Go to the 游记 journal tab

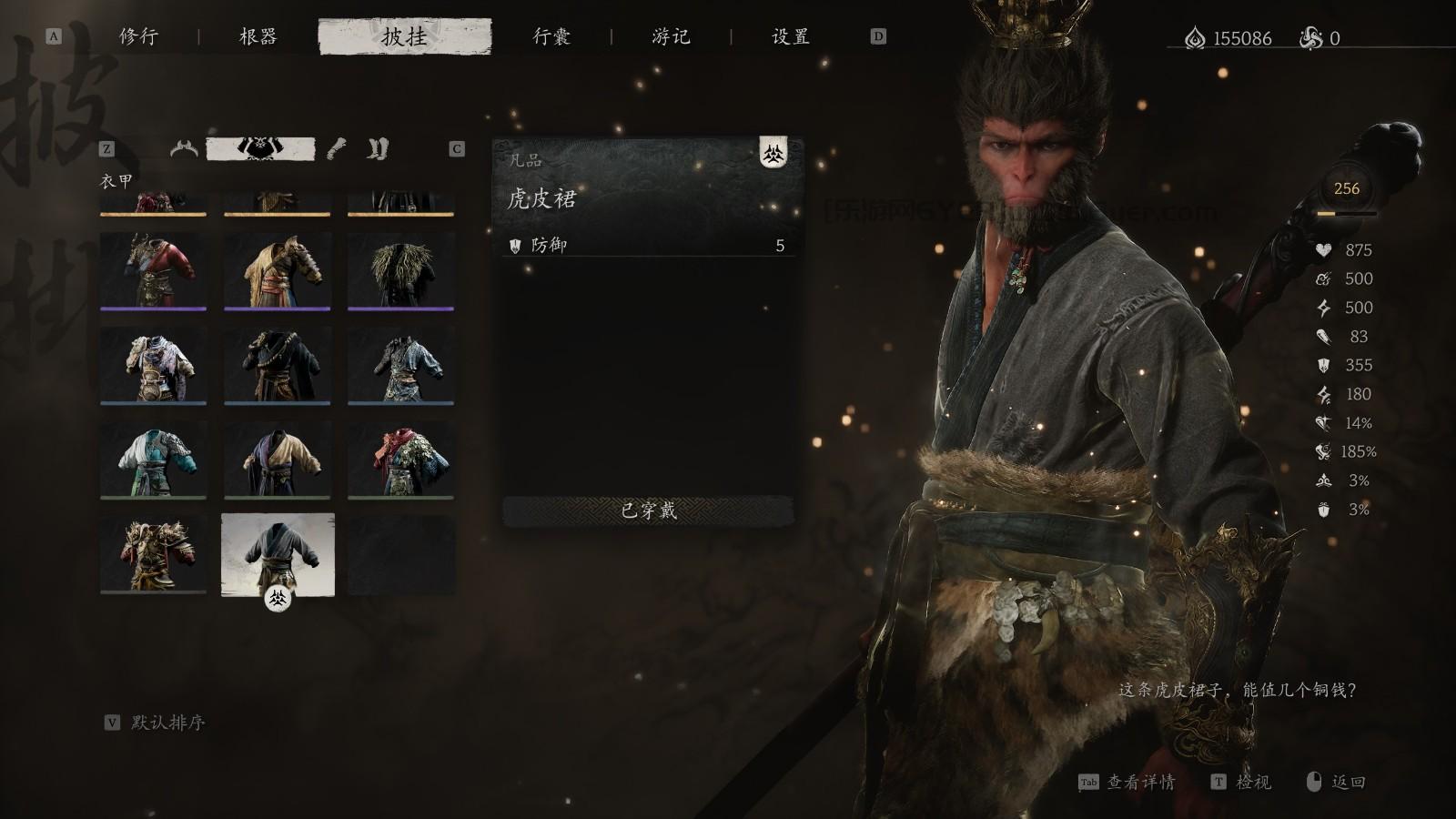pyautogui.click(x=671, y=36)
